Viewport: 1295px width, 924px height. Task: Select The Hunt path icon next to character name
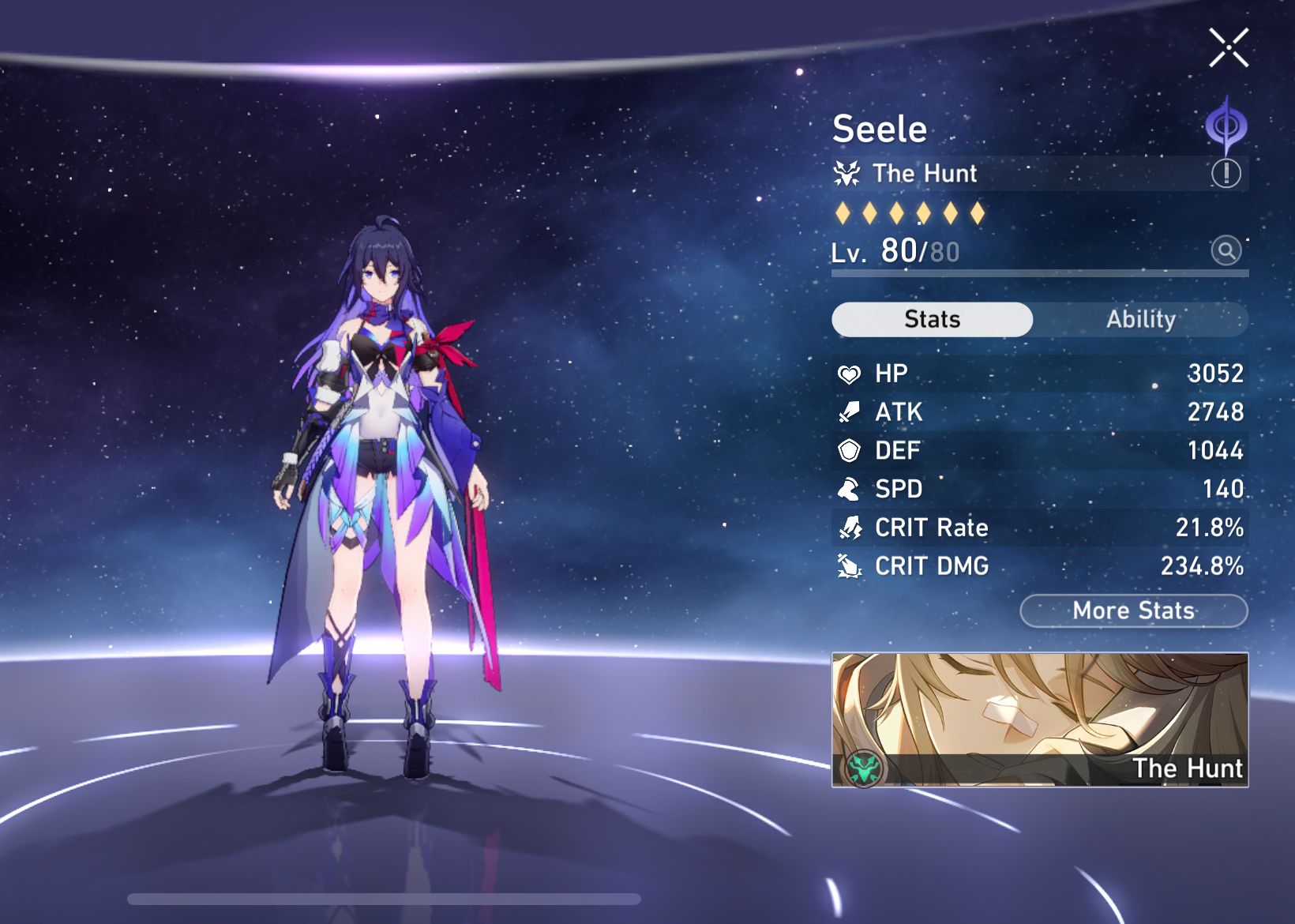coord(847,173)
